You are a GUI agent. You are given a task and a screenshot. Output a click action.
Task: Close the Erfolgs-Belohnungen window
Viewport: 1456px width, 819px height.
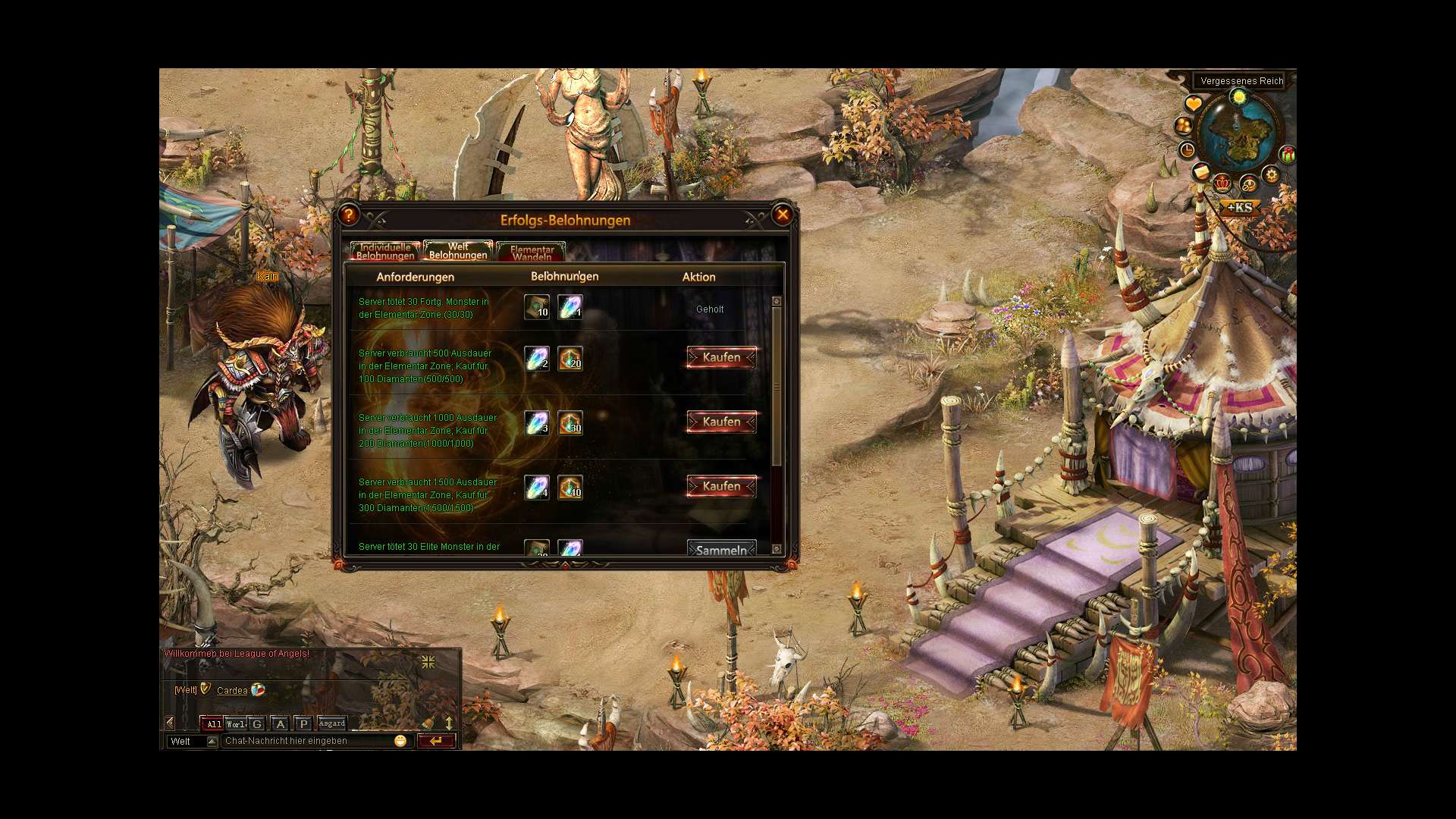click(783, 215)
